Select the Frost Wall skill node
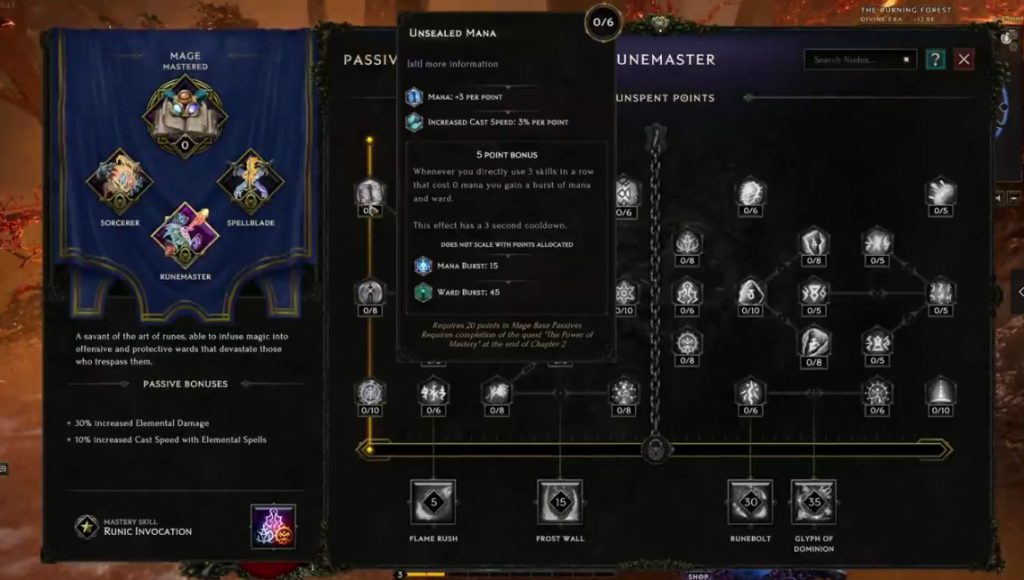1024x580 pixels. point(560,502)
